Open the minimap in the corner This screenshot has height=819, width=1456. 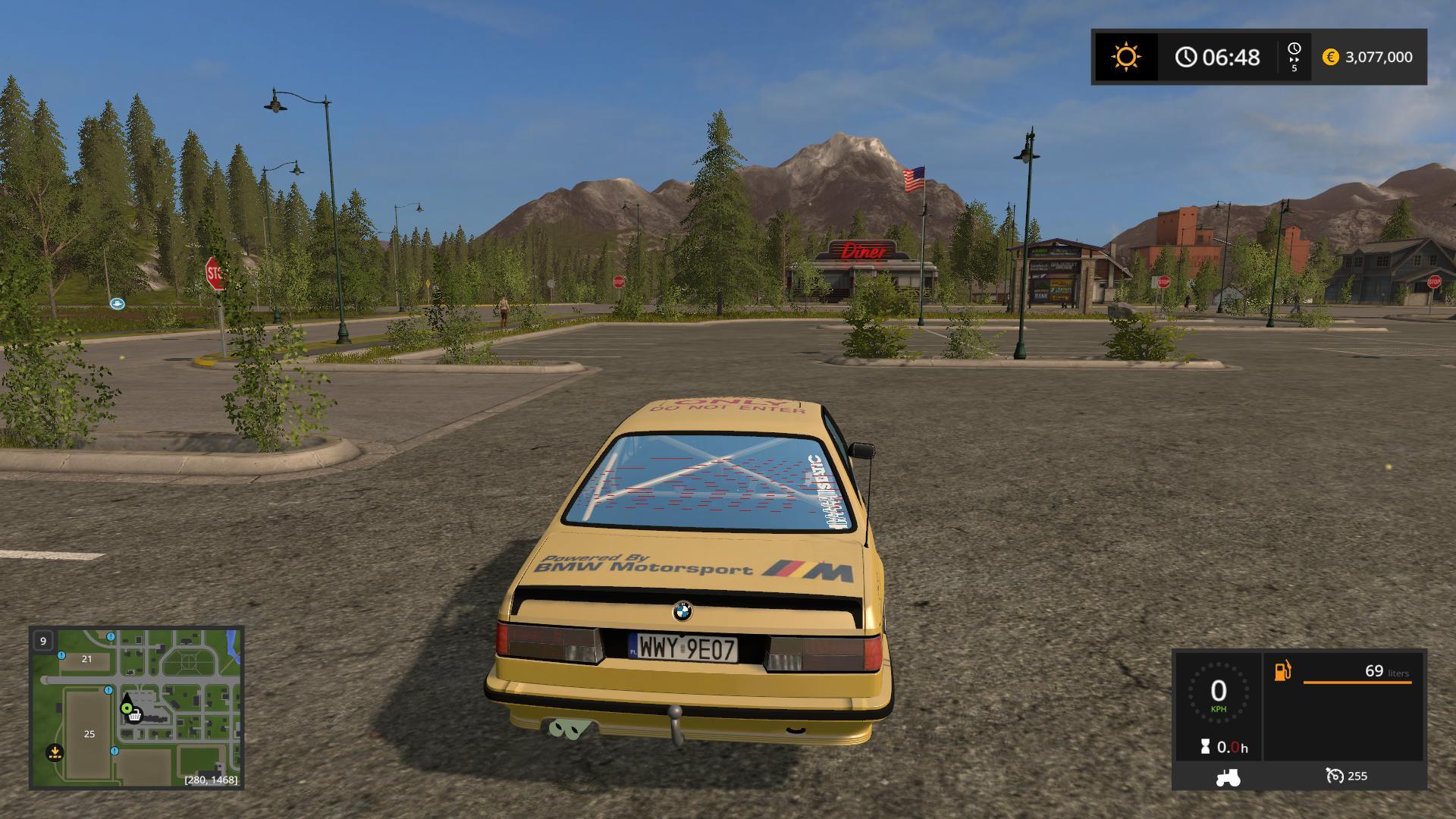coord(136,707)
